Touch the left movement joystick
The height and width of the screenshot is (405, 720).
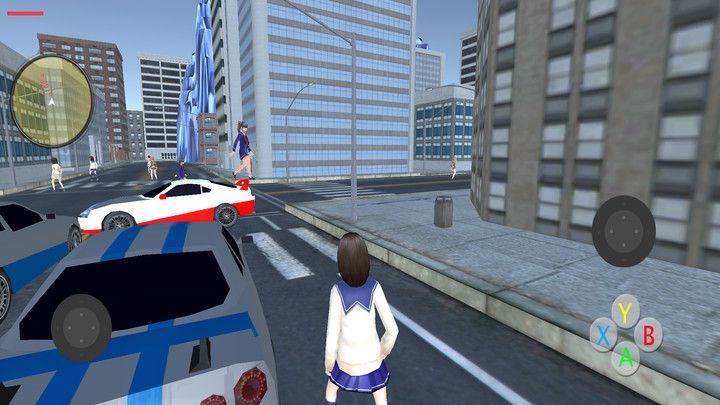click(x=81, y=327)
